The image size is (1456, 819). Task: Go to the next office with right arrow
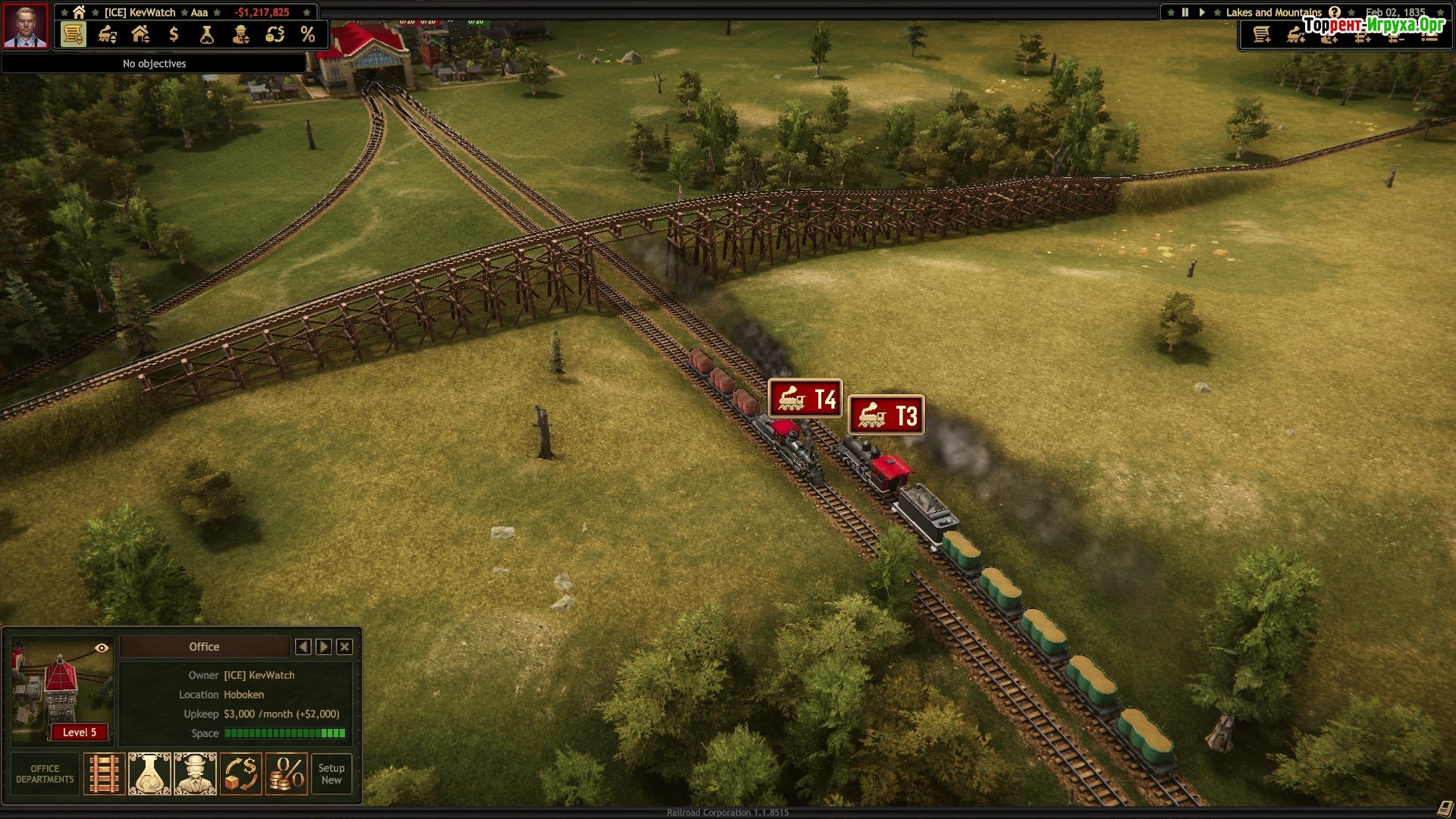[324, 647]
